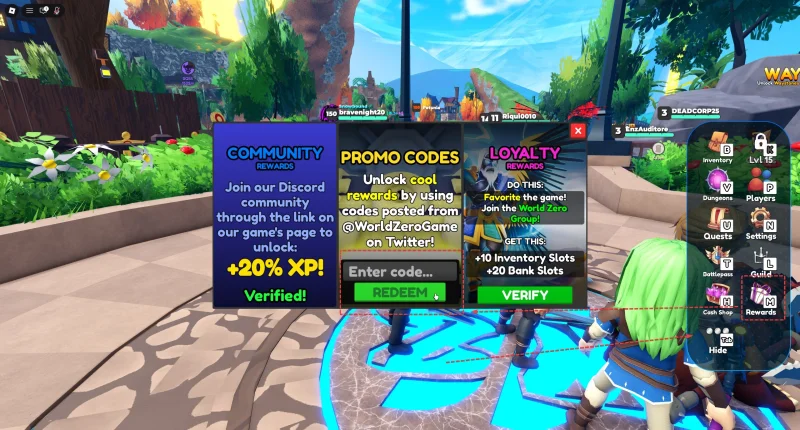This screenshot has width=800, height=430.
Task: Select the Rewards gift icon
Action: point(761,298)
